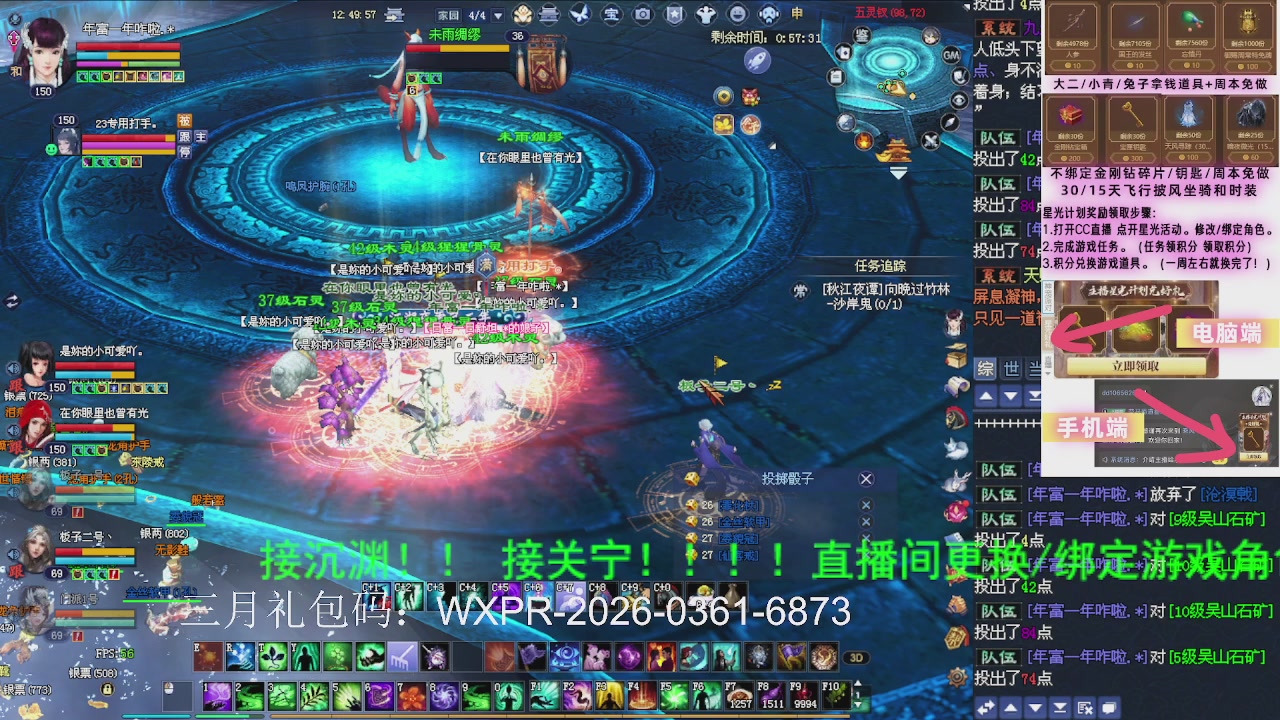Select the treasure chest icon in right sidebar
Screen dimensions: 1280x720
[x=957, y=357]
